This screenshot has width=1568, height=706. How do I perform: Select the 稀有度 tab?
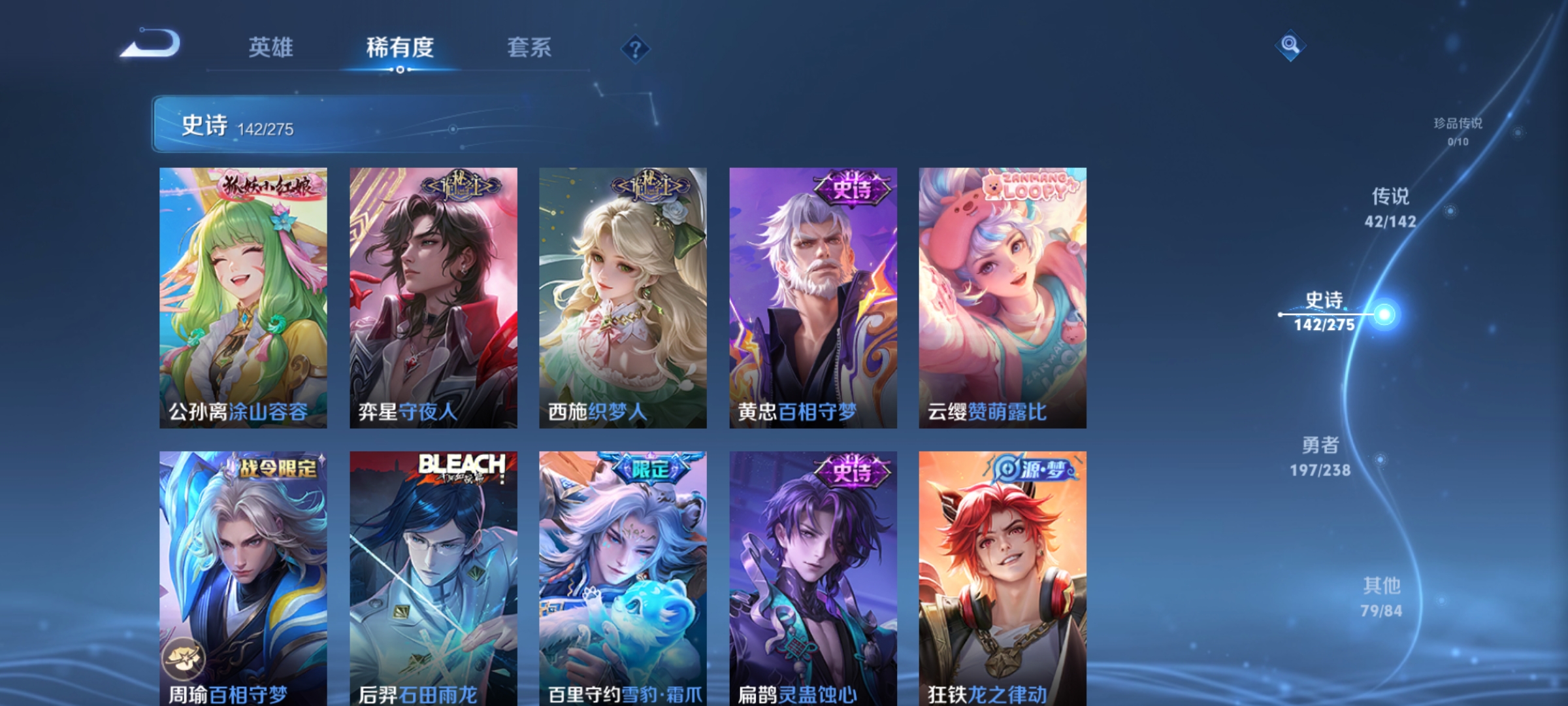(x=401, y=48)
